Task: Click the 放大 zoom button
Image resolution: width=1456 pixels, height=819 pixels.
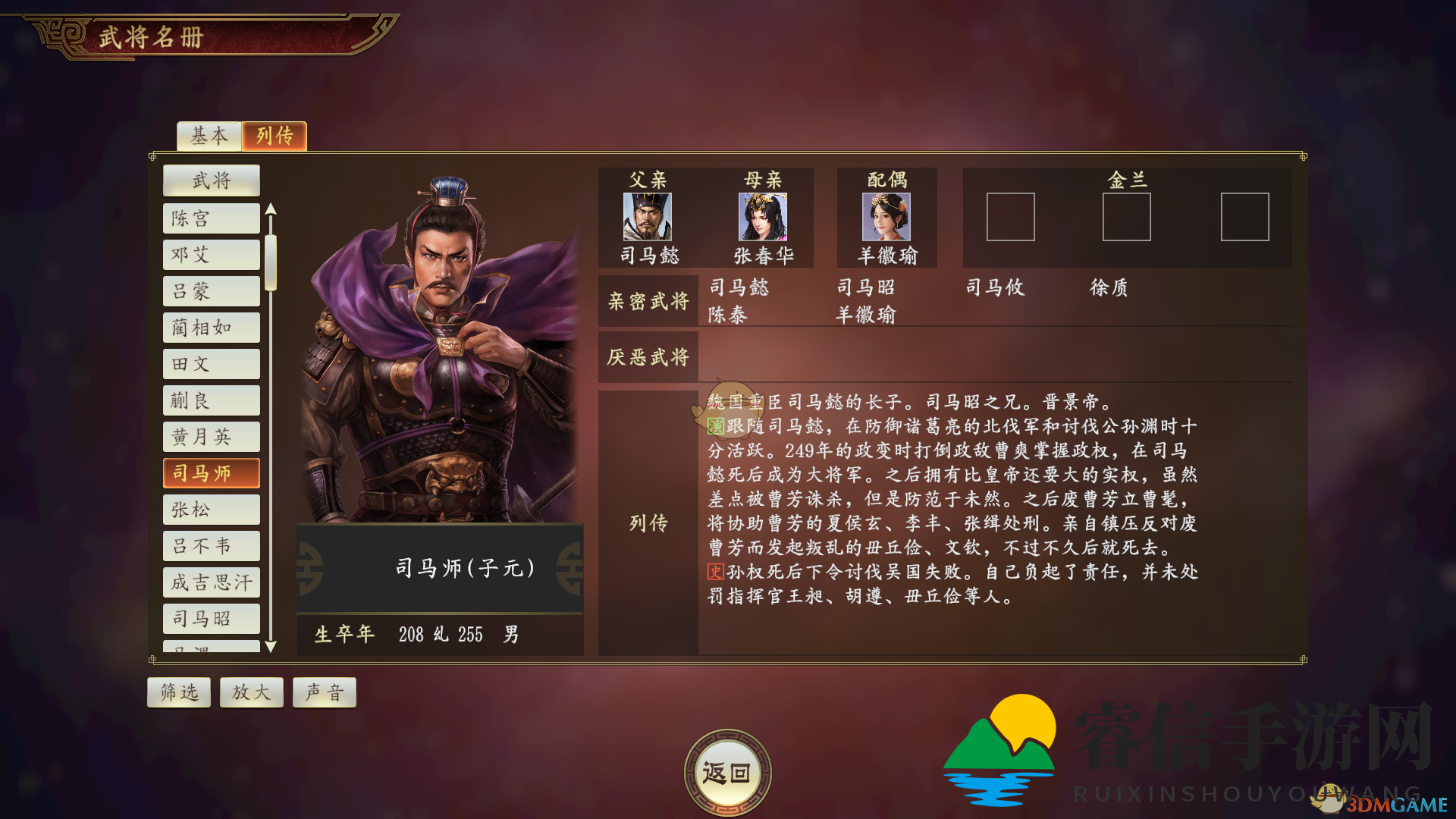Action: [x=251, y=692]
